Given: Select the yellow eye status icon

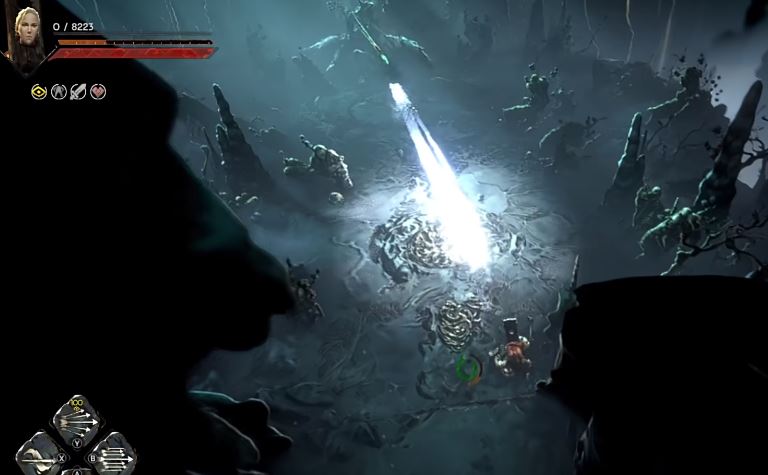Looking at the screenshot, I should pos(40,92).
